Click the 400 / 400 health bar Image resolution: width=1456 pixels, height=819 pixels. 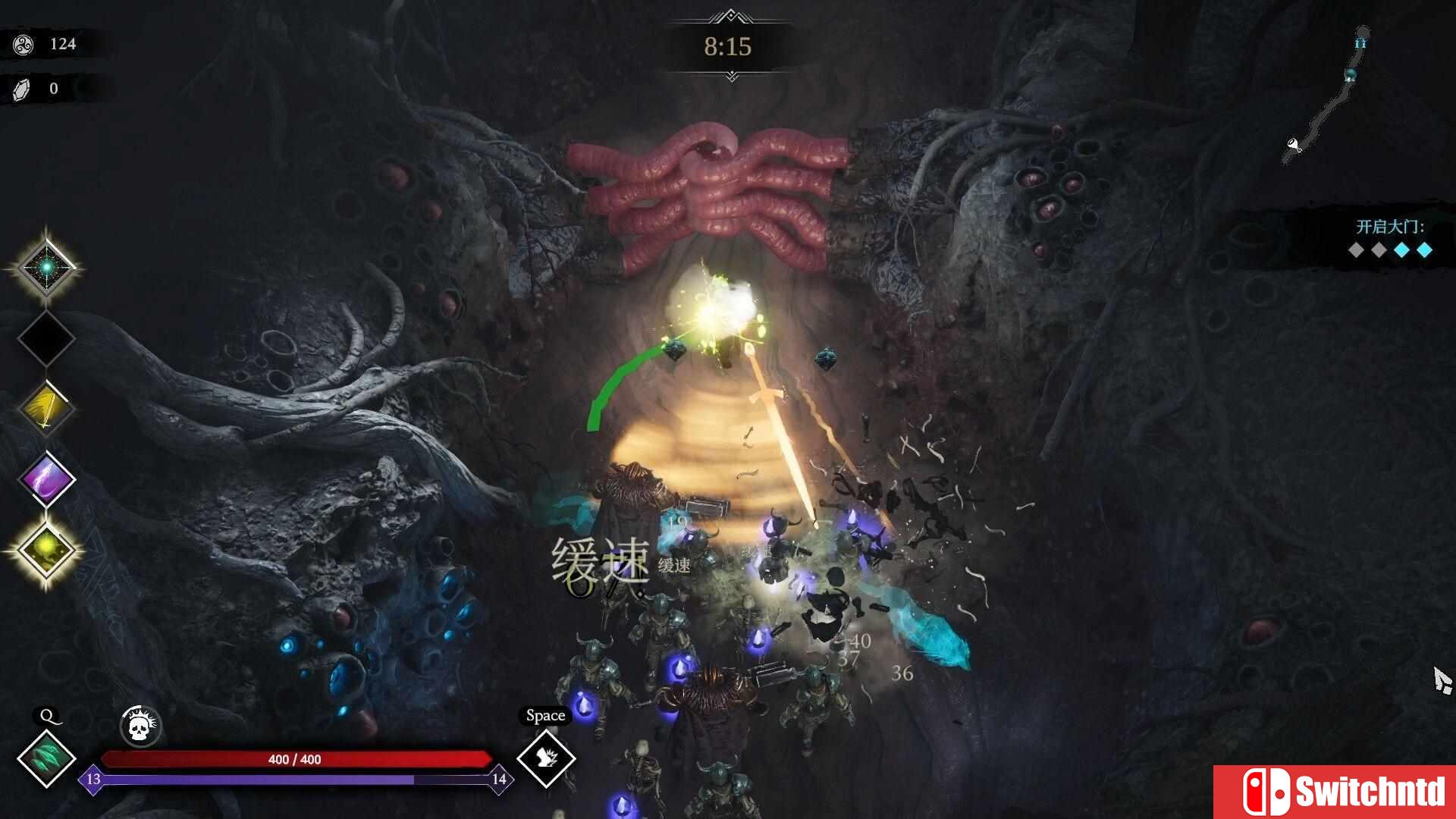[296, 758]
